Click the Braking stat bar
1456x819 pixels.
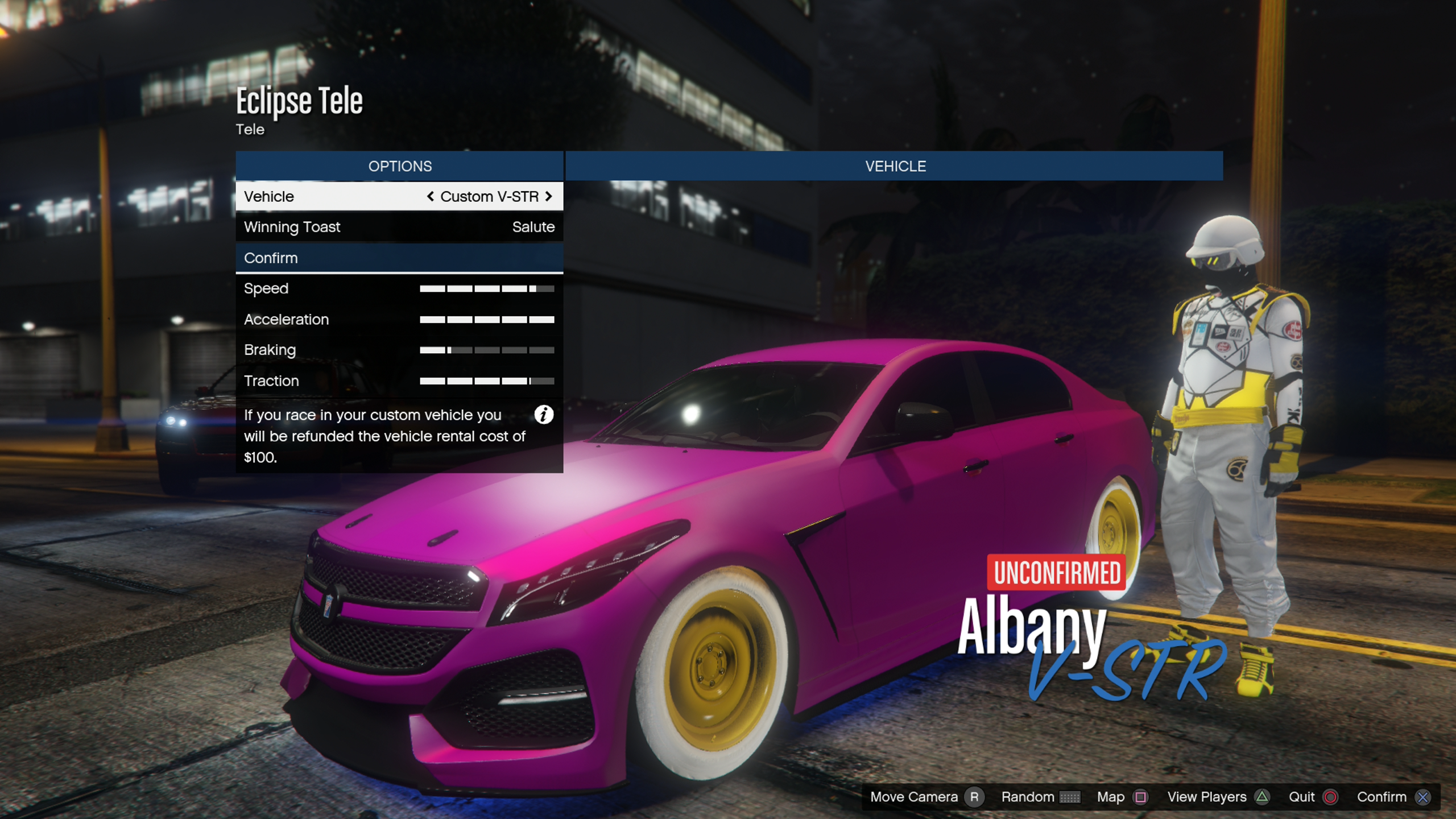point(487,350)
